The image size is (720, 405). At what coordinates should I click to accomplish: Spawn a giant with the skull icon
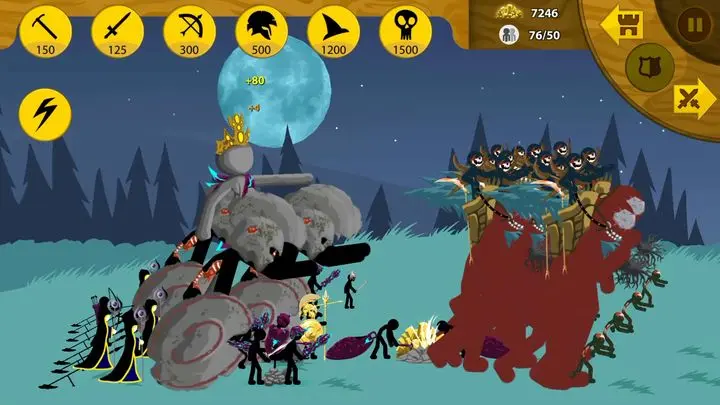tap(405, 30)
